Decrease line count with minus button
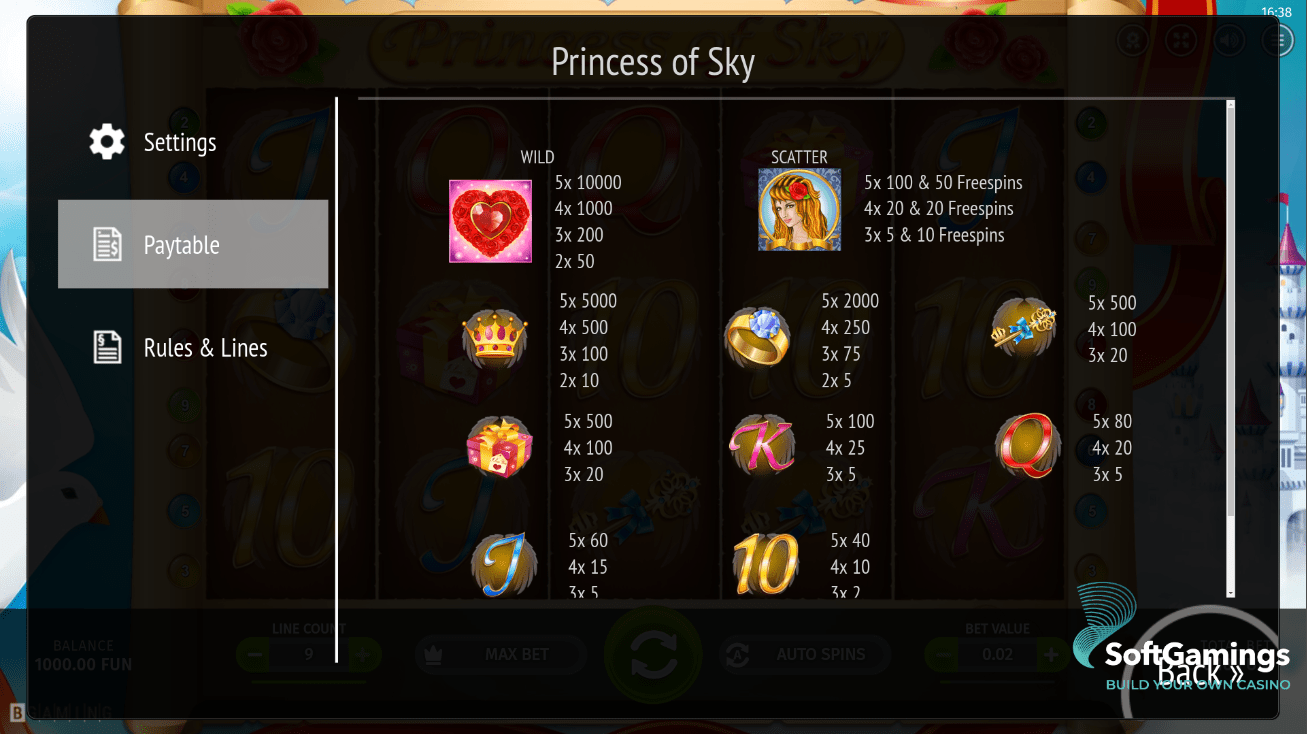 [x=254, y=655]
